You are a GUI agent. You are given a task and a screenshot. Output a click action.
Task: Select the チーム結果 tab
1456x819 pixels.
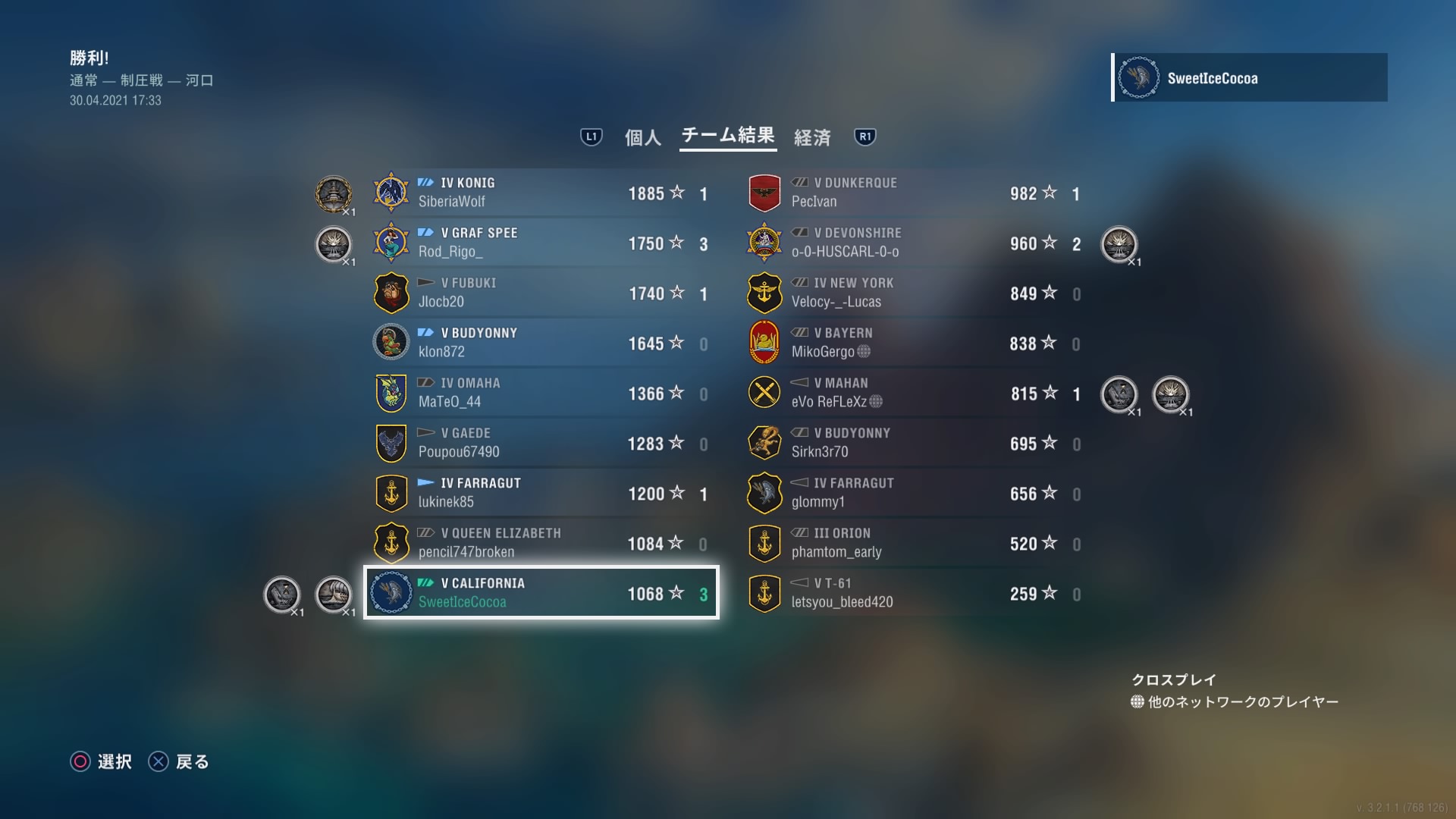727,136
